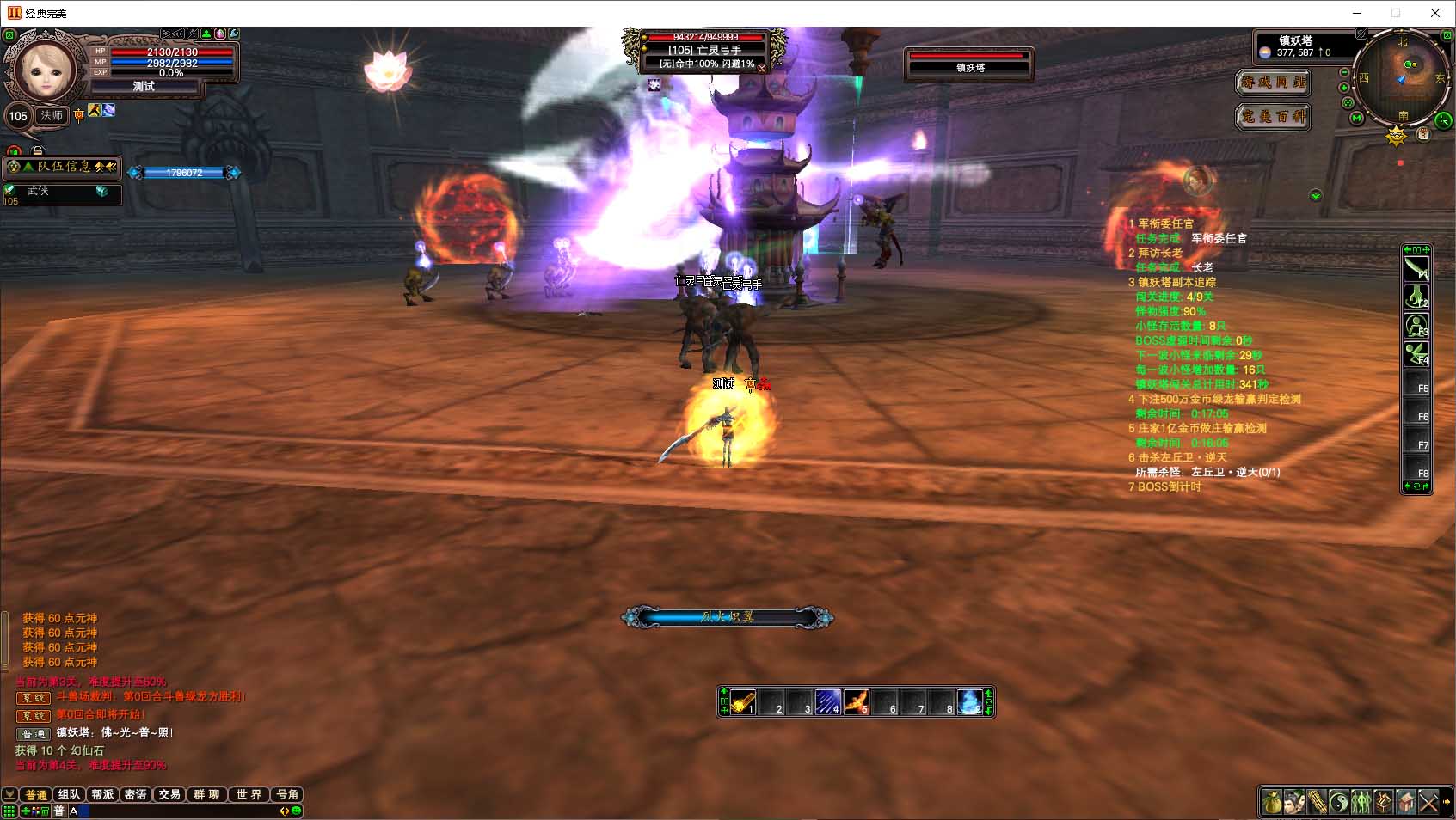This screenshot has height=820, width=1456.
Task: Use the blue flame skill in hotbar slot 9
Action: pos(969,702)
